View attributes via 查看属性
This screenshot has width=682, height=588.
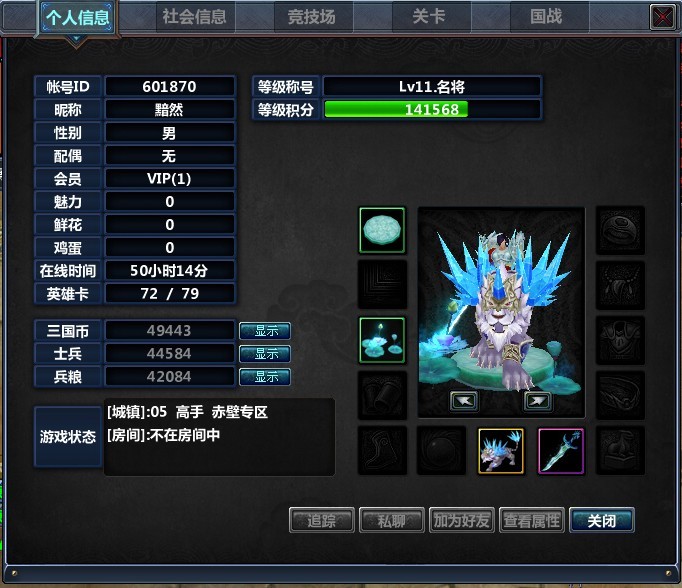[x=531, y=520]
